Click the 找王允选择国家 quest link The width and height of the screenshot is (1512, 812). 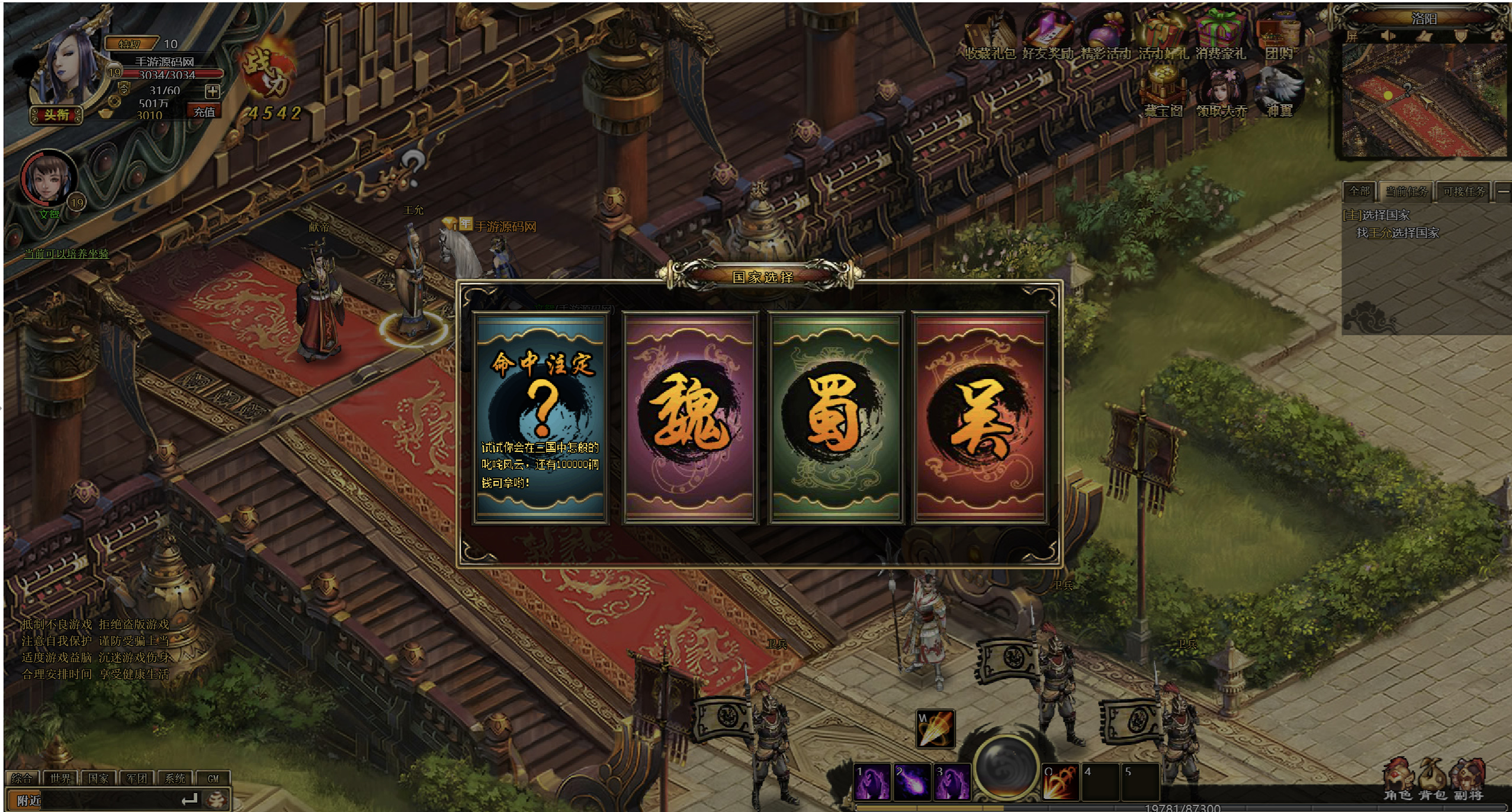(x=1398, y=233)
